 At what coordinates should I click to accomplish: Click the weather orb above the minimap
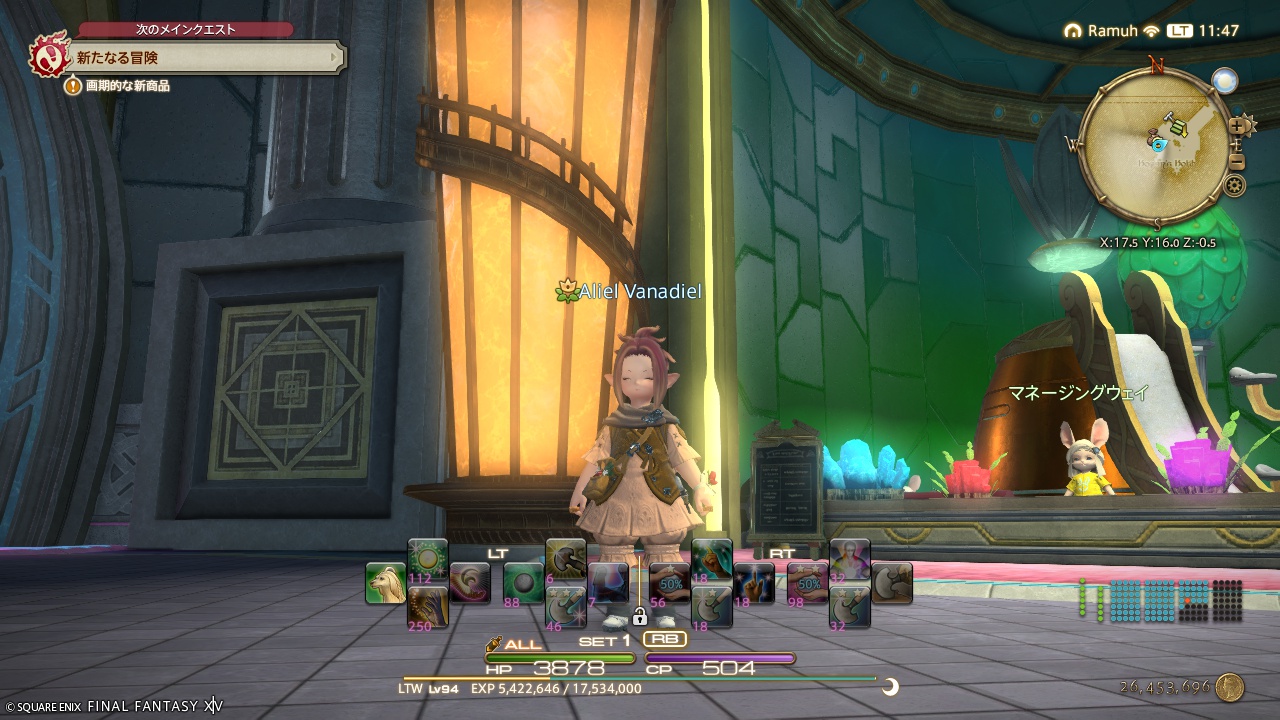1224,80
